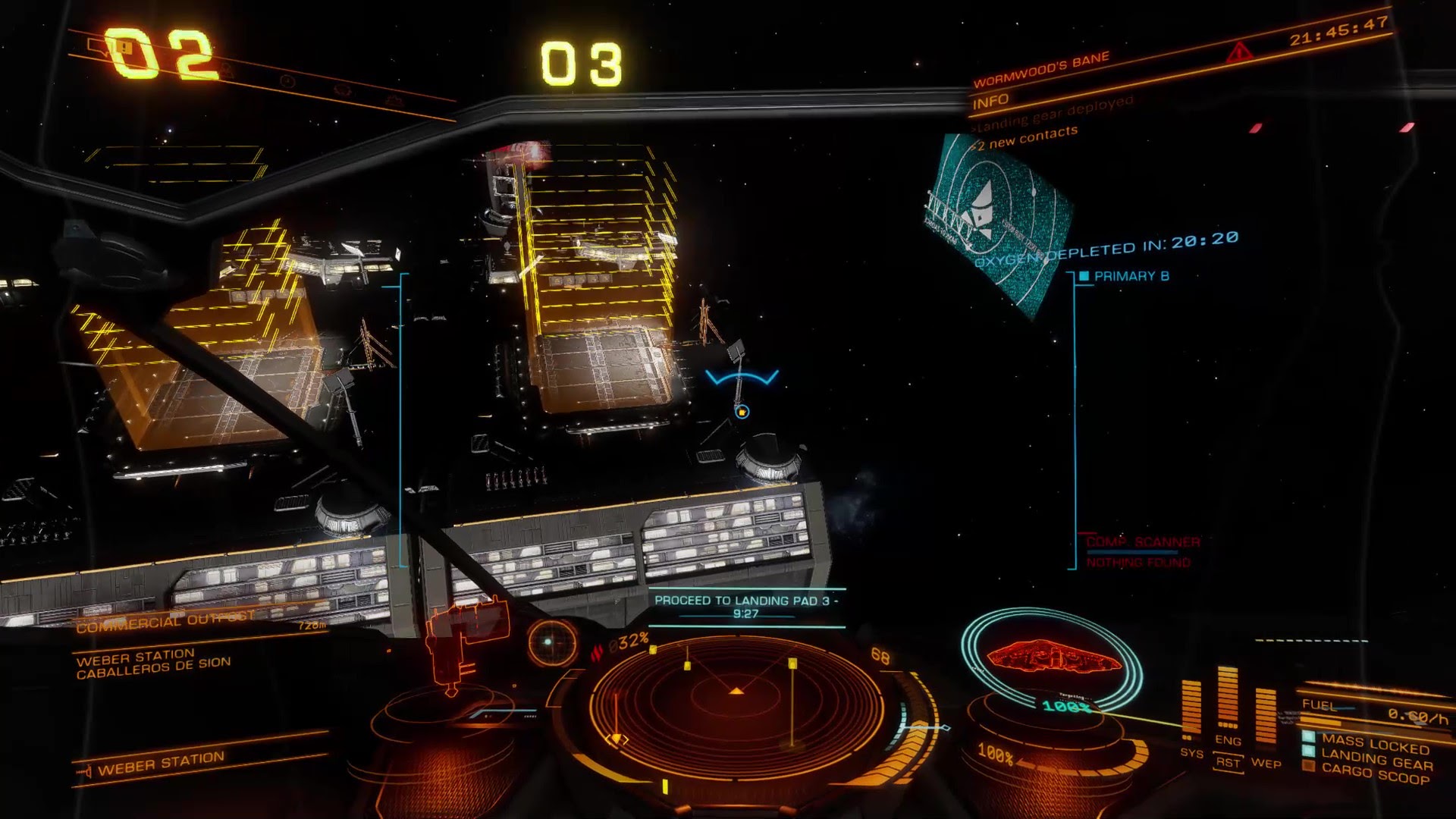Toggle the Cargo Scoop indicator
1456x819 pixels.
(1374, 773)
